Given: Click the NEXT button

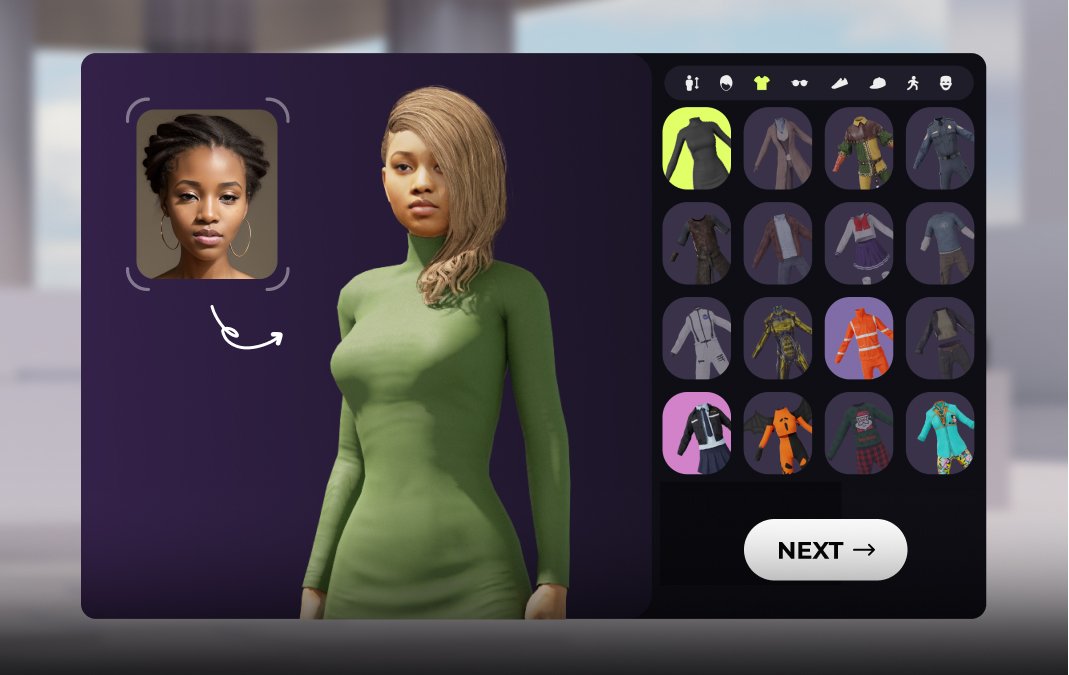Looking at the screenshot, I should point(825,550).
